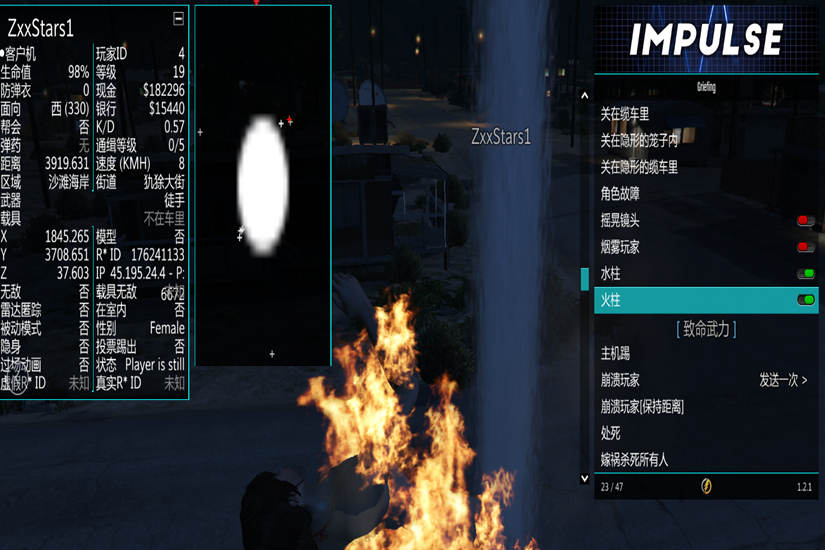Disable the highlighted 火柱 toggle

[804, 300]
